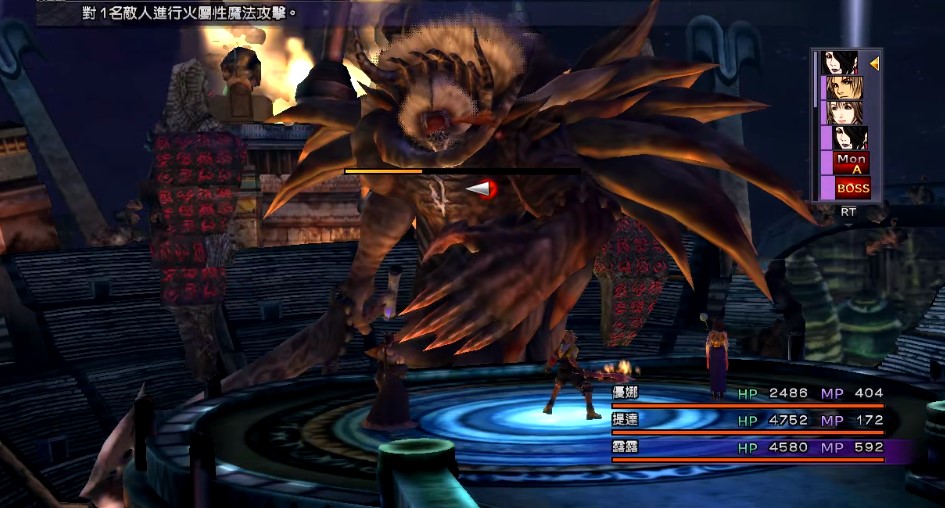Select party member 優娜 in status list
The width and height of the screenshot is (945, 508).
[624, 393]
